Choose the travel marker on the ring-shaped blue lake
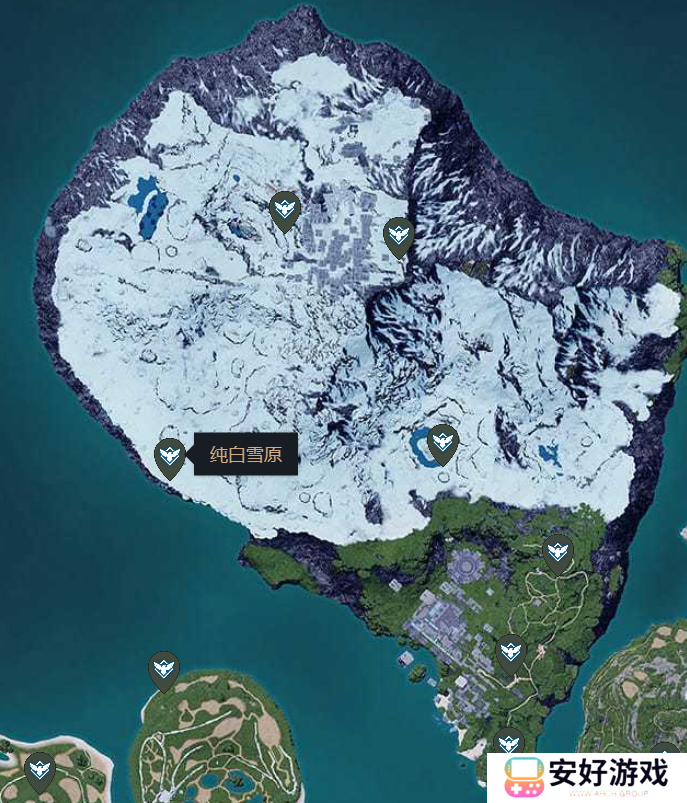 442,442
